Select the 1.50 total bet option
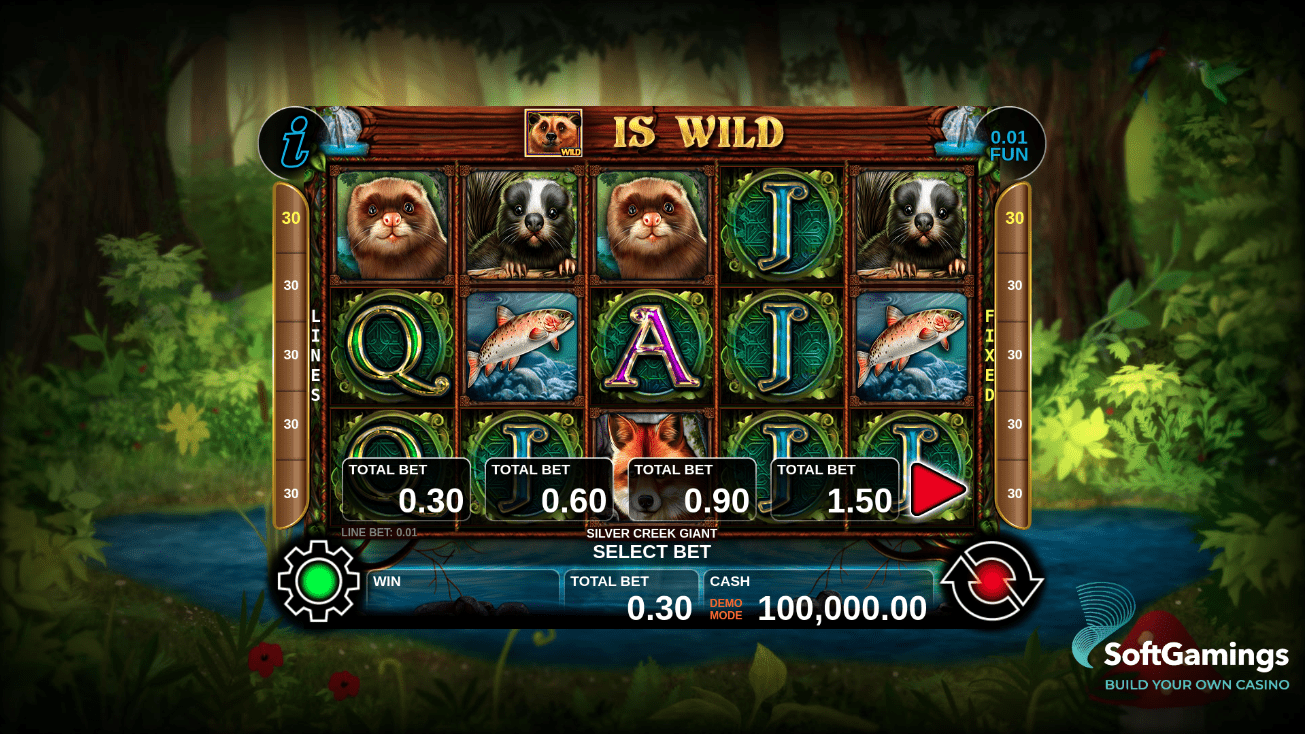The height and width of the screenshot is (734, 1305). (x=835, y=489)
